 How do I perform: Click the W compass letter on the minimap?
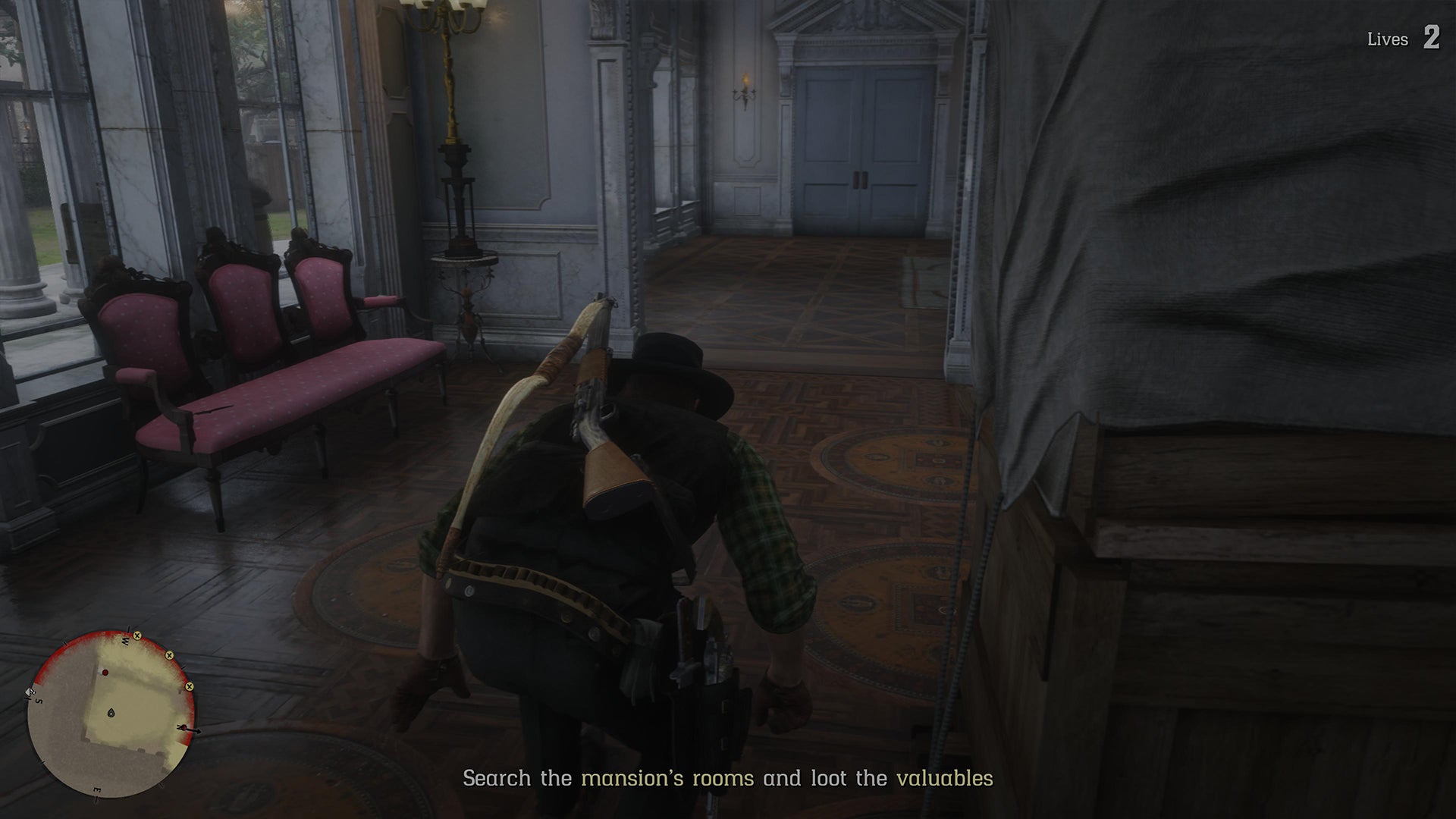pos(125,641)
